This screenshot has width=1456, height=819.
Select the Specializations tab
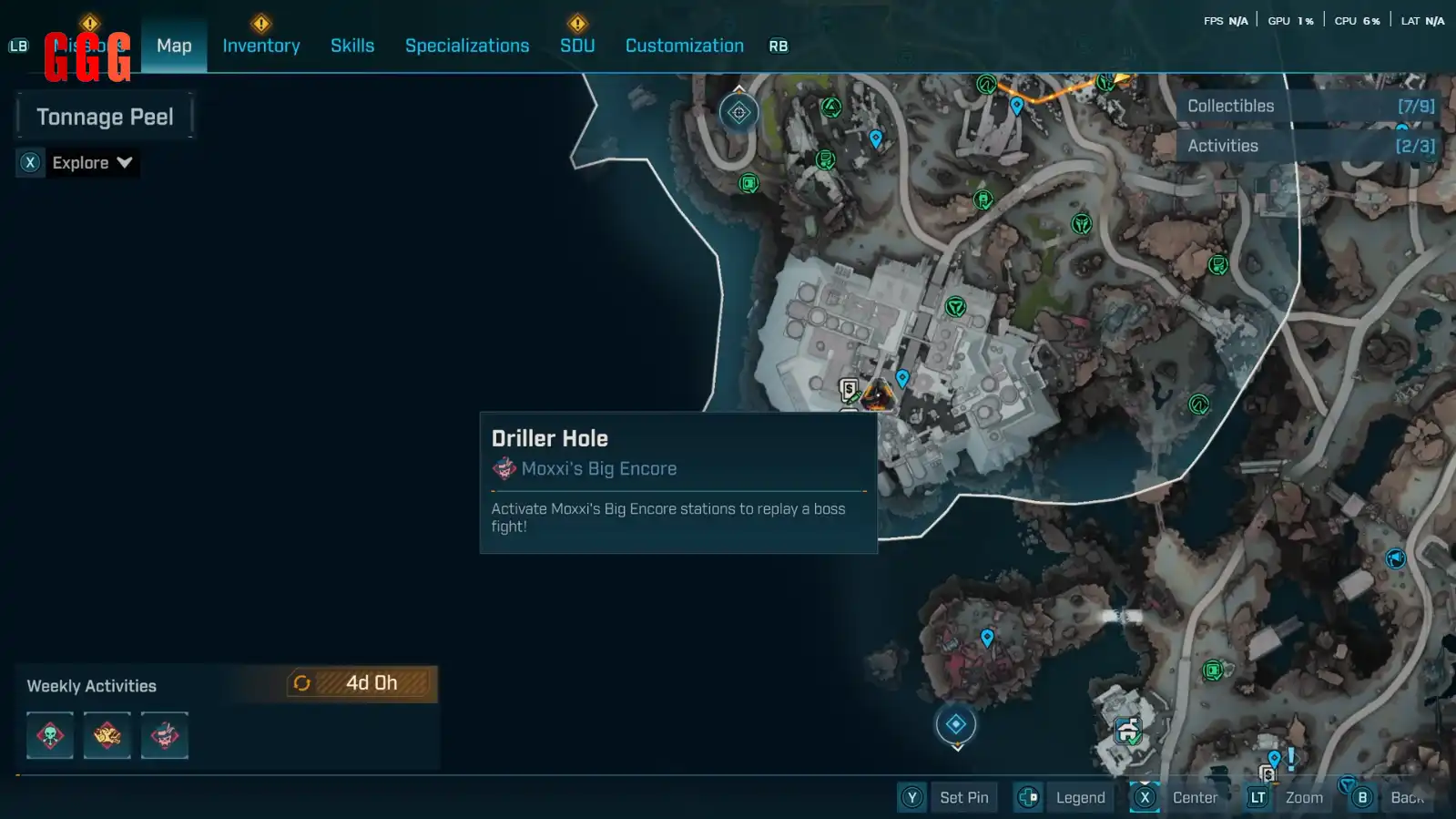[x=467, y=46]
